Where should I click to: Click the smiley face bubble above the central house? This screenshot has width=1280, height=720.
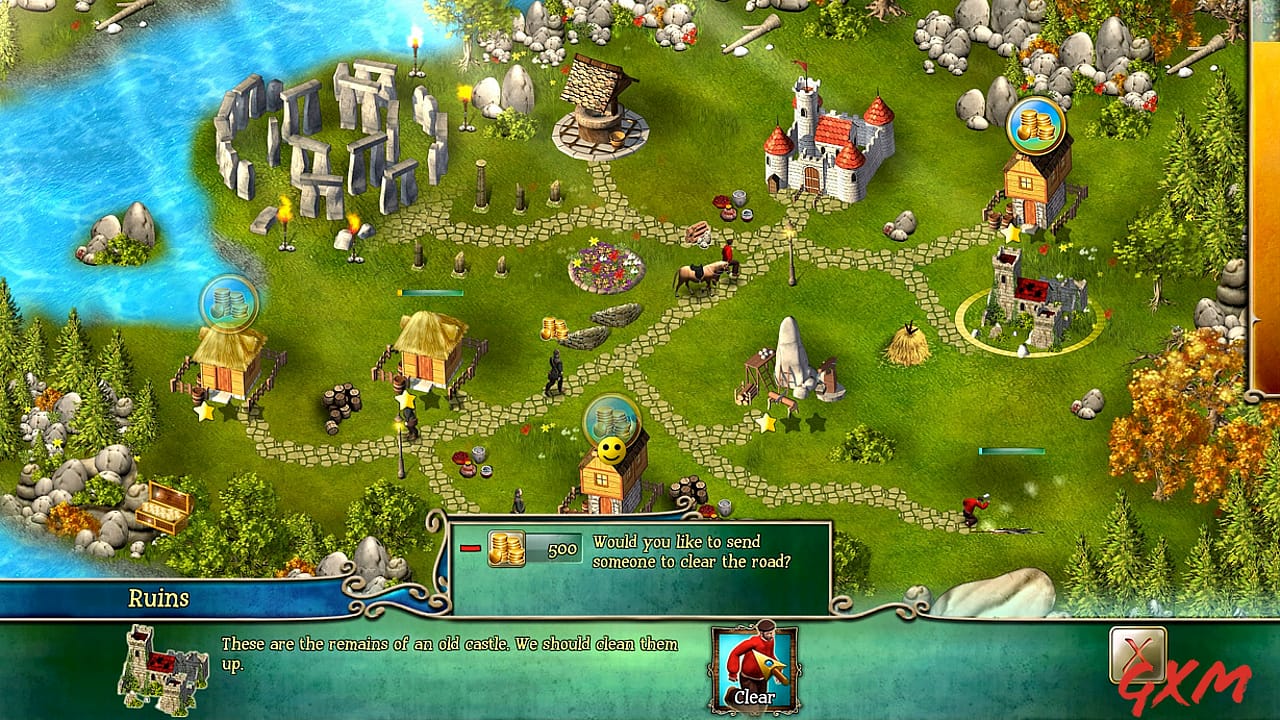[x=609, y=450]
